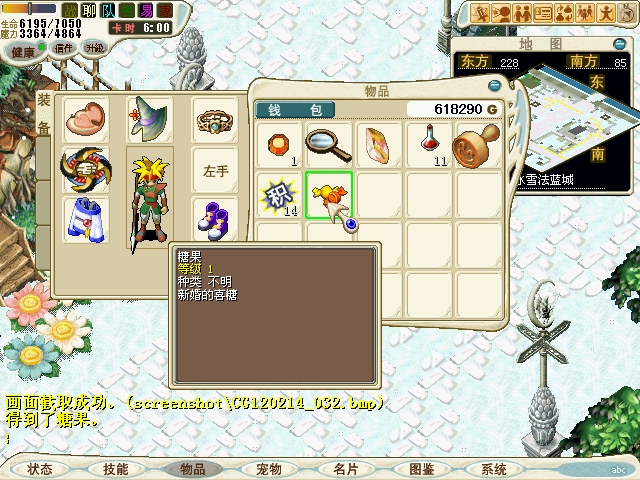Viewport: 640px width, 480px height.
Task: Click the equipped purple boots slot
Action: click(215, 218)
